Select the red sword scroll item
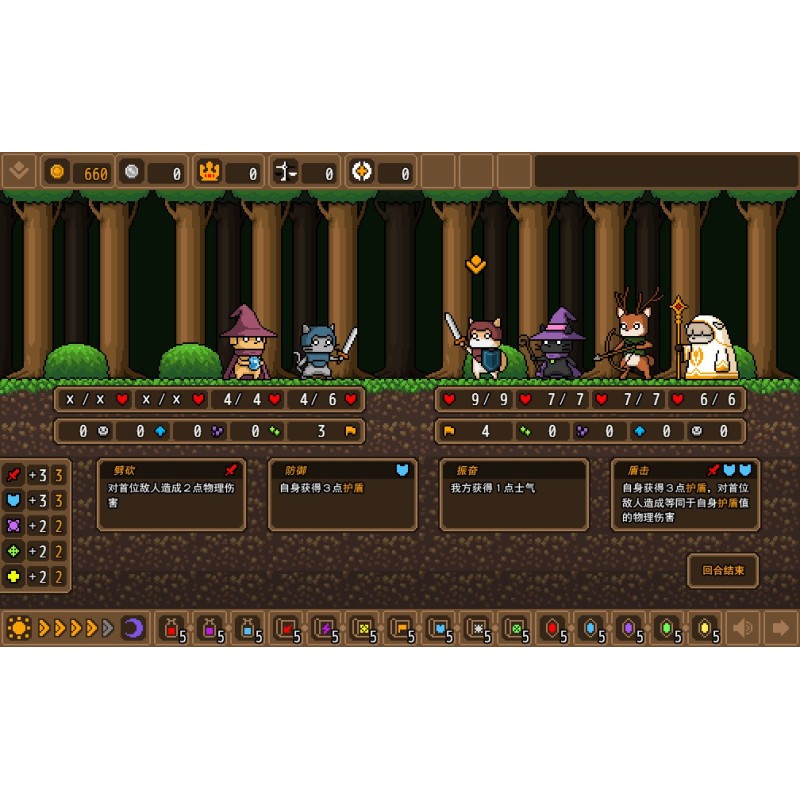The height and width of the screenshot is (800, 800). pyautogui.click(x=286, y=628)
